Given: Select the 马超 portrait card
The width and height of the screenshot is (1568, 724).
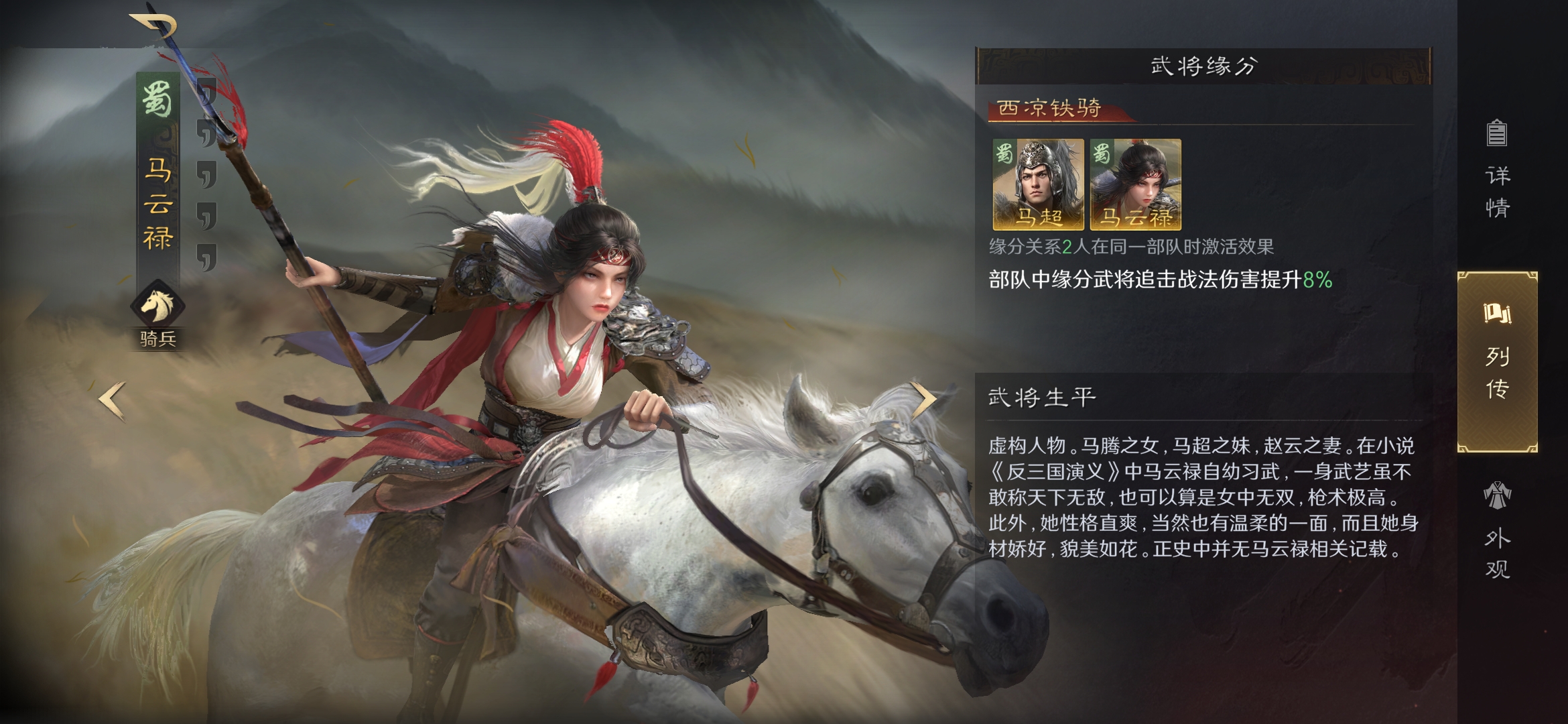Looking at the screenshot, I should click(x=1038, y=184).
